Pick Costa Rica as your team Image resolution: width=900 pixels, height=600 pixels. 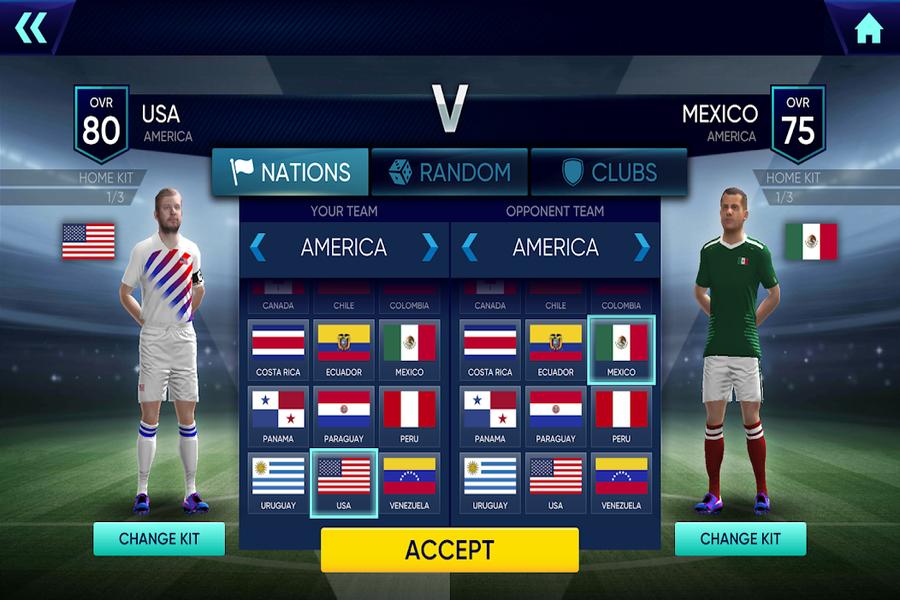click(x=278, y=349)
